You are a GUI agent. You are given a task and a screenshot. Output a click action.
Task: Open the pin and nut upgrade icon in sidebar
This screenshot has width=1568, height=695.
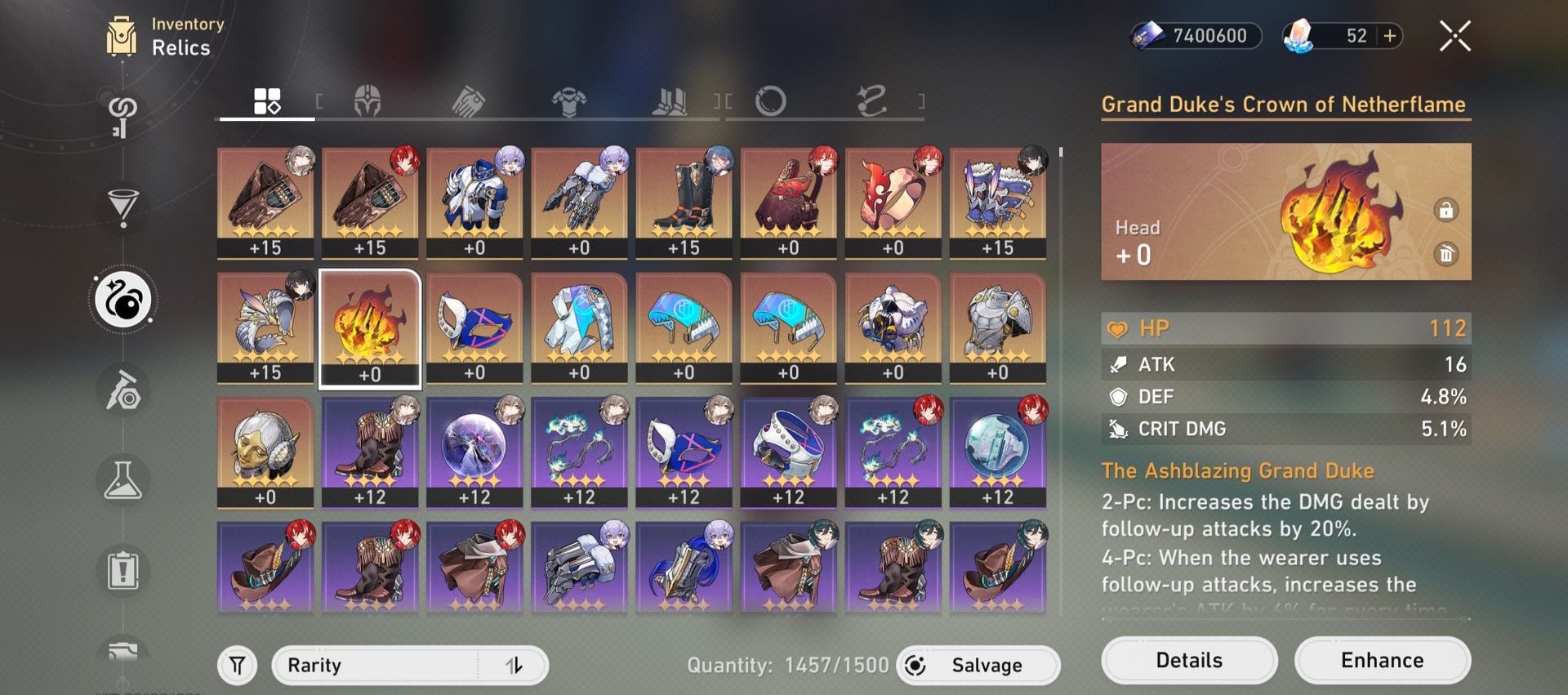click(122, 390)
